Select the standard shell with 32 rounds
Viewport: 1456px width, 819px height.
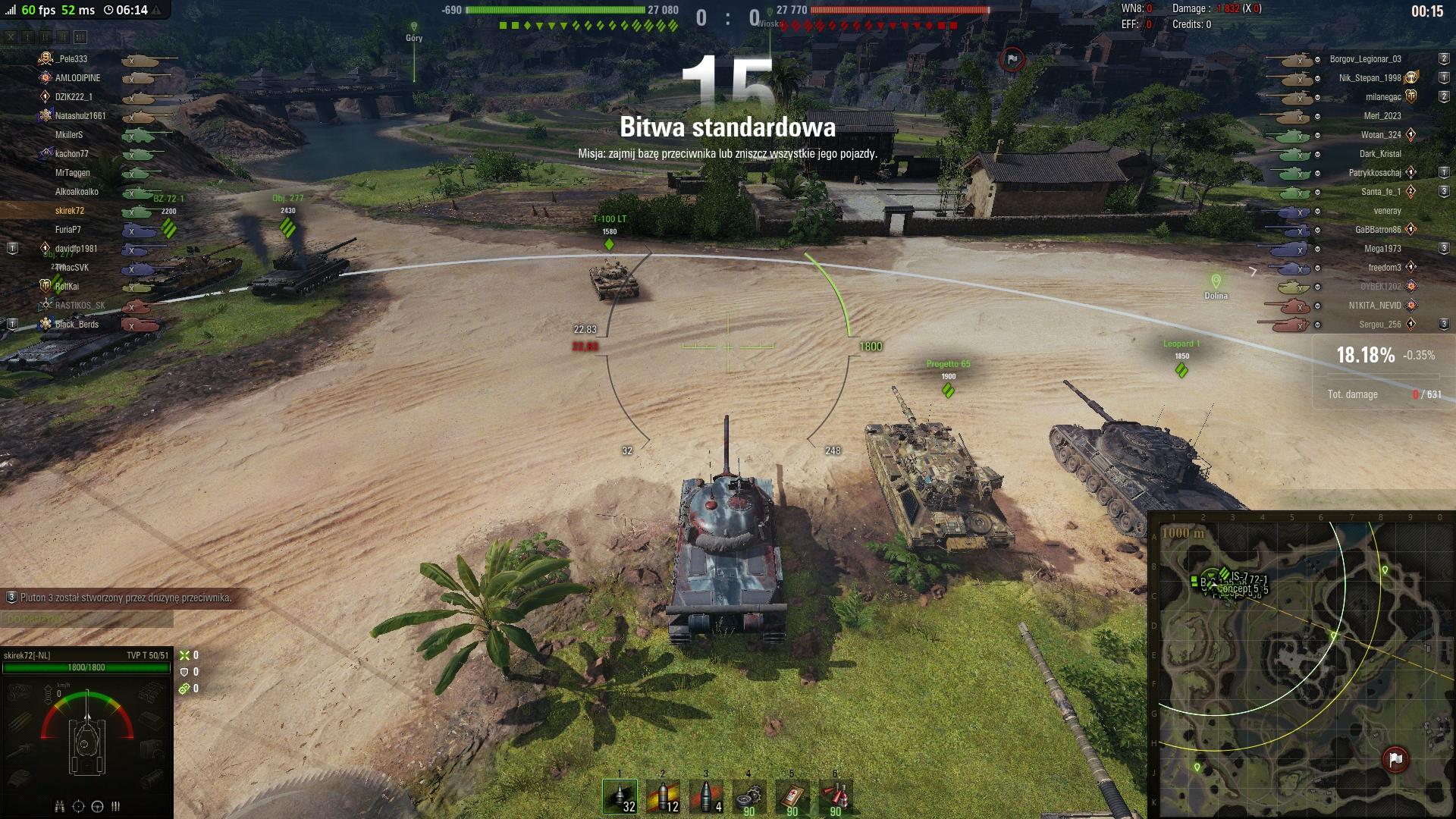(620, 797)
